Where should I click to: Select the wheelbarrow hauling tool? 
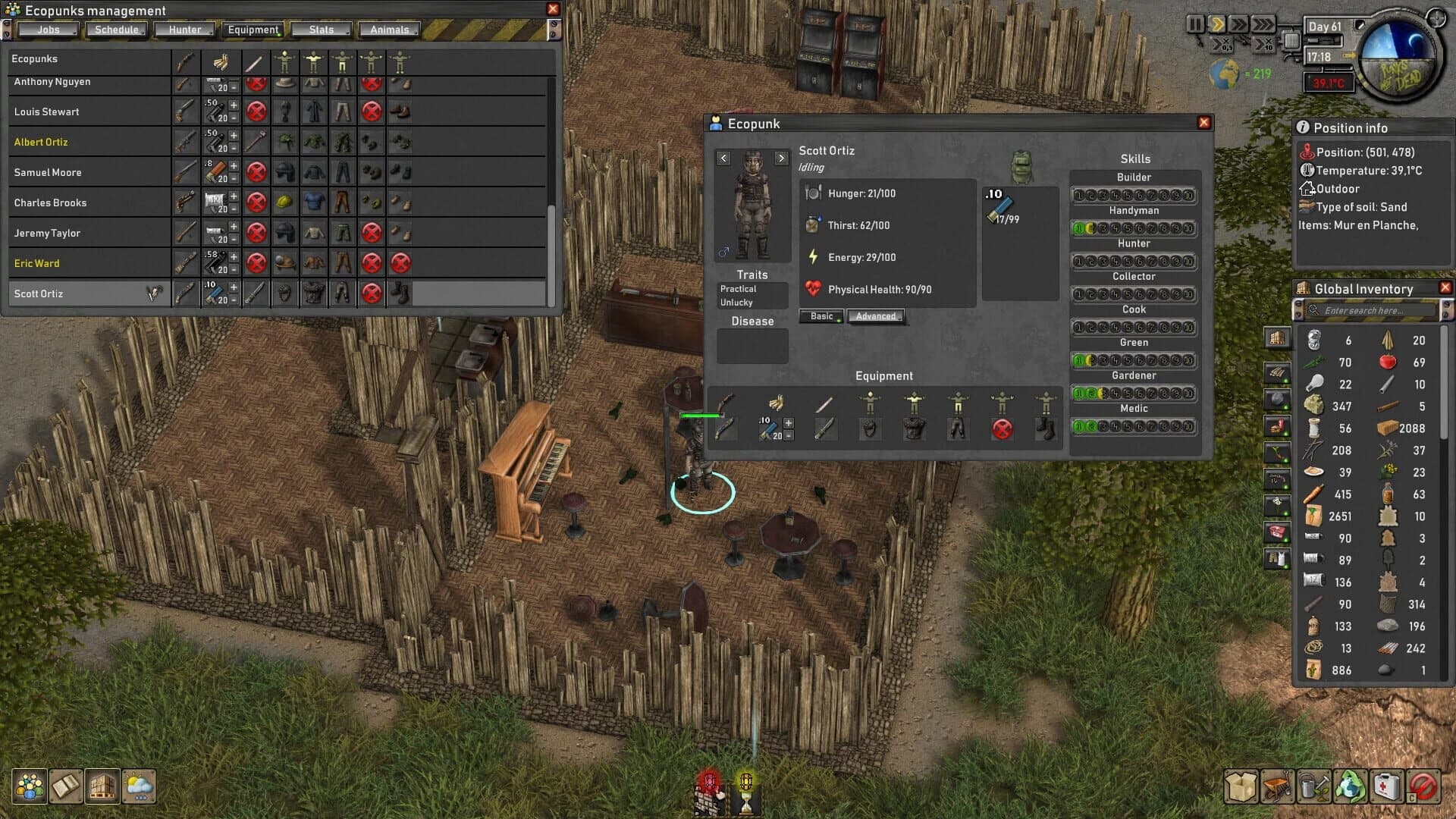click(1277, 786)
